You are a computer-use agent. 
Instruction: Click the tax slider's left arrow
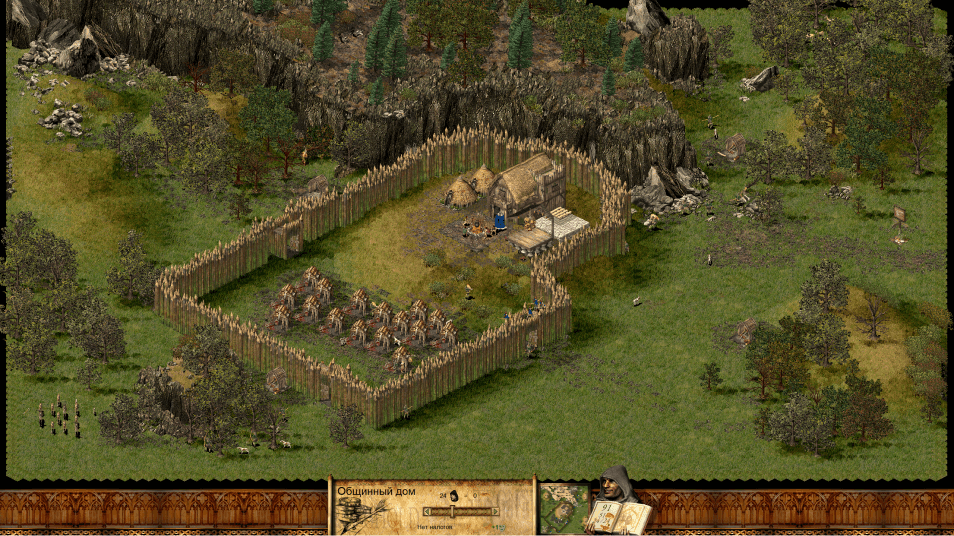click(427, 511)
